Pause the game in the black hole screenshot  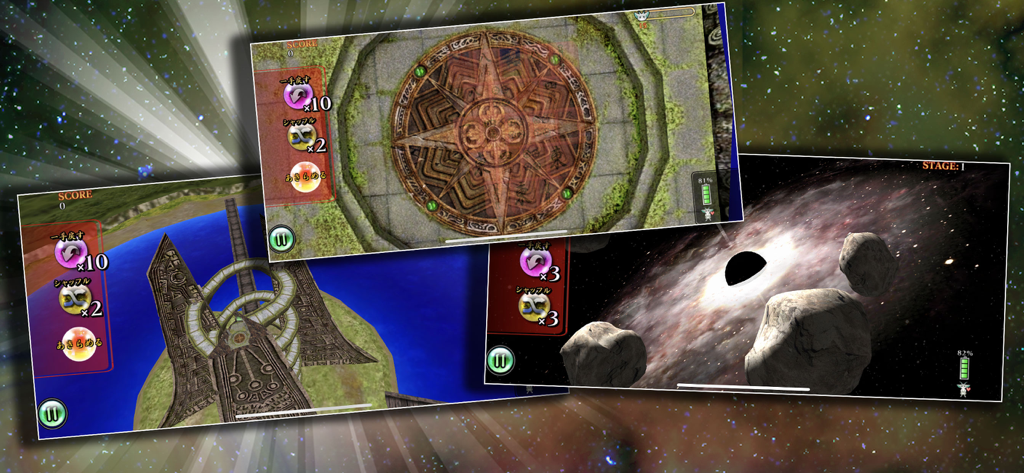click(x=502, y=360)
